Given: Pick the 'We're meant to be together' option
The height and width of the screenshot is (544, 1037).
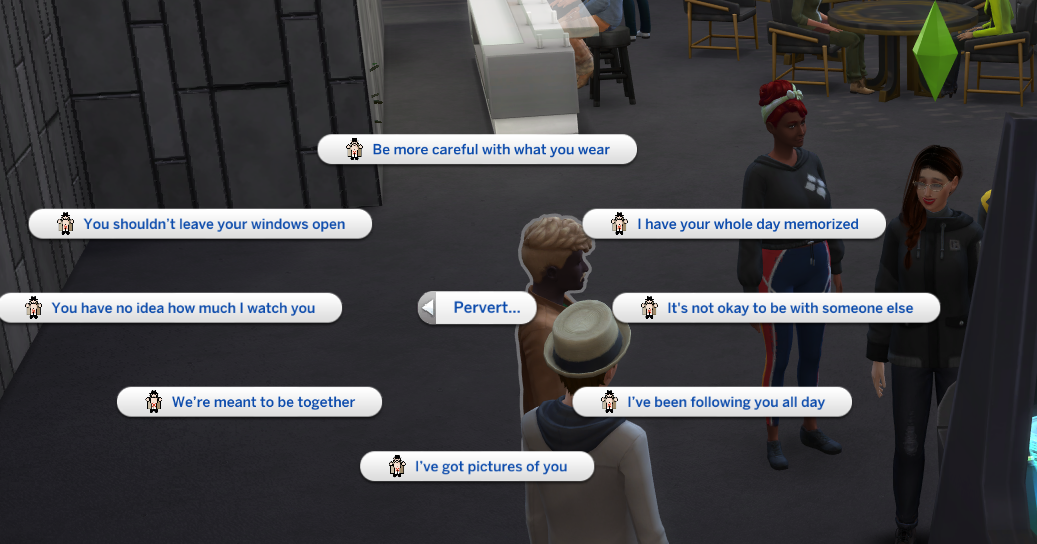Looking at the screenshot, I should 250,402.
